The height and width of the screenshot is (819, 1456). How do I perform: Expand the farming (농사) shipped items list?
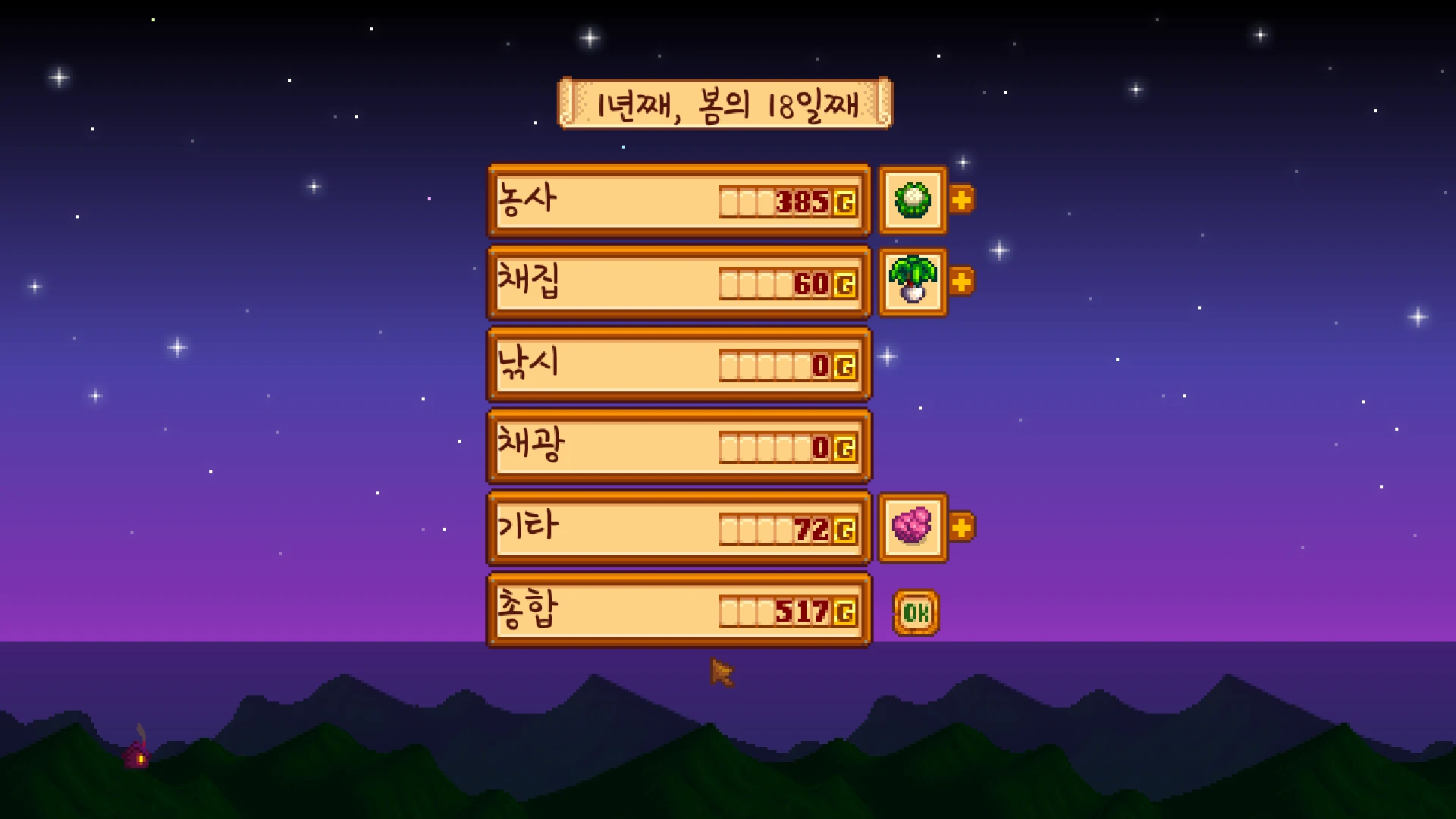(961, 200)
